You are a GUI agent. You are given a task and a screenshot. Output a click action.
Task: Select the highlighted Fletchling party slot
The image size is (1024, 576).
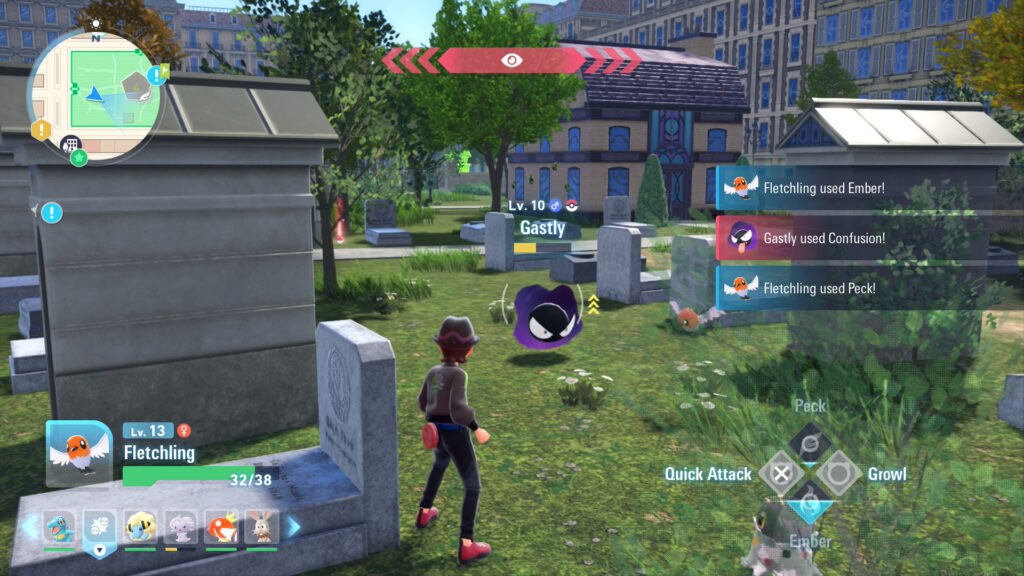[100, 527]
